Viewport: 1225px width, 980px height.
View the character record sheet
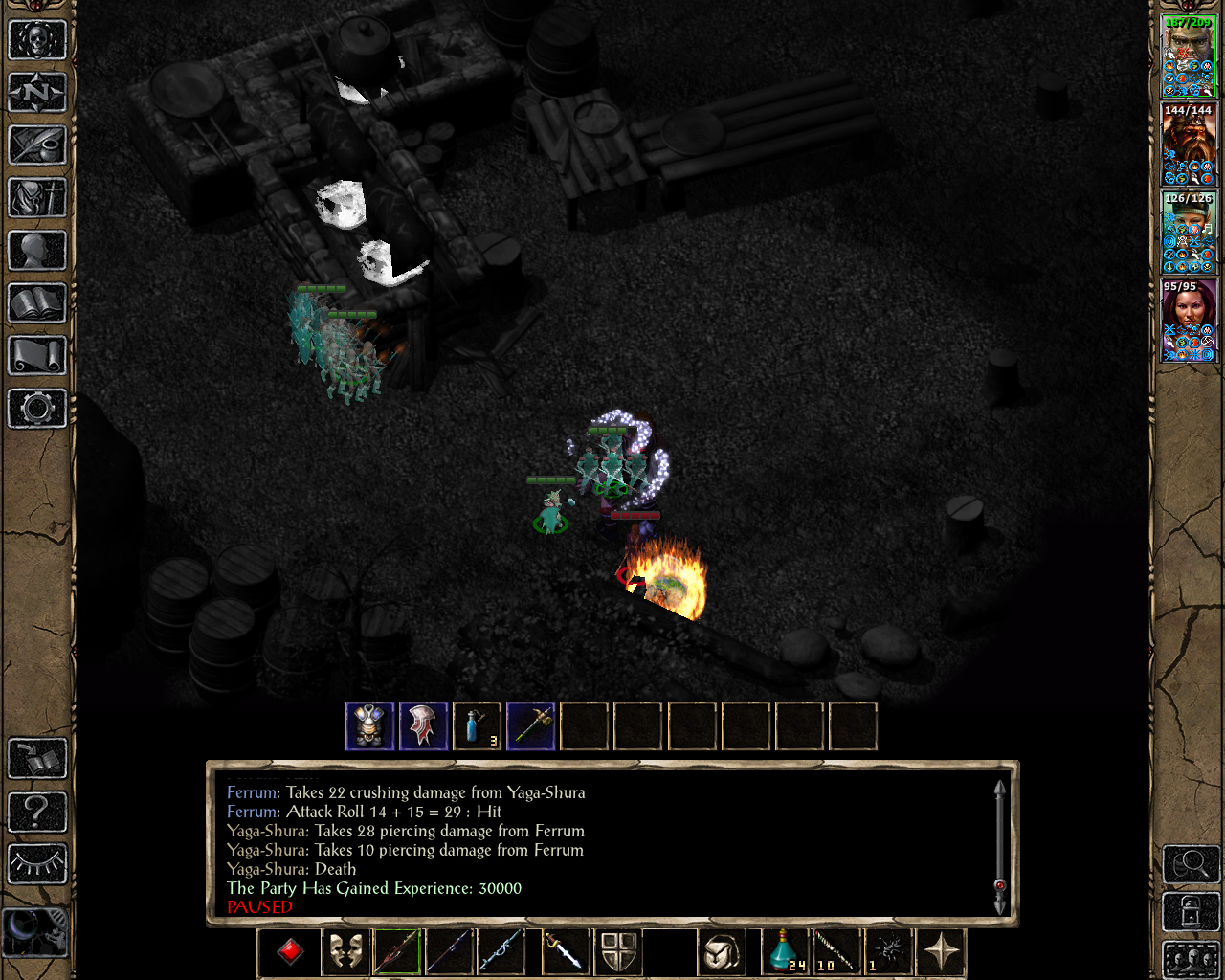pyautogui.click(x=36, y=251)
